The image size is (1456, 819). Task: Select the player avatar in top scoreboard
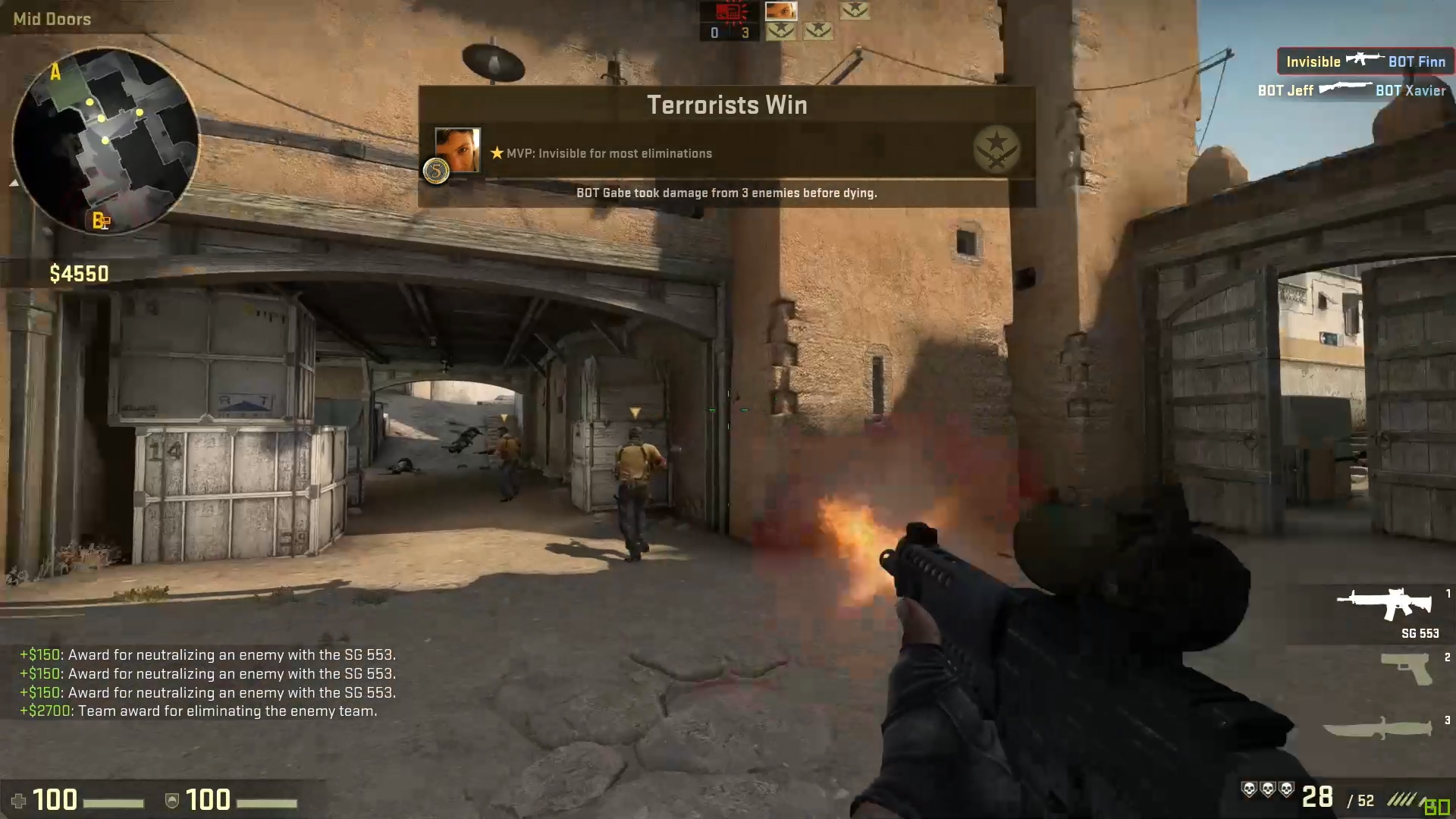[780, 11]
